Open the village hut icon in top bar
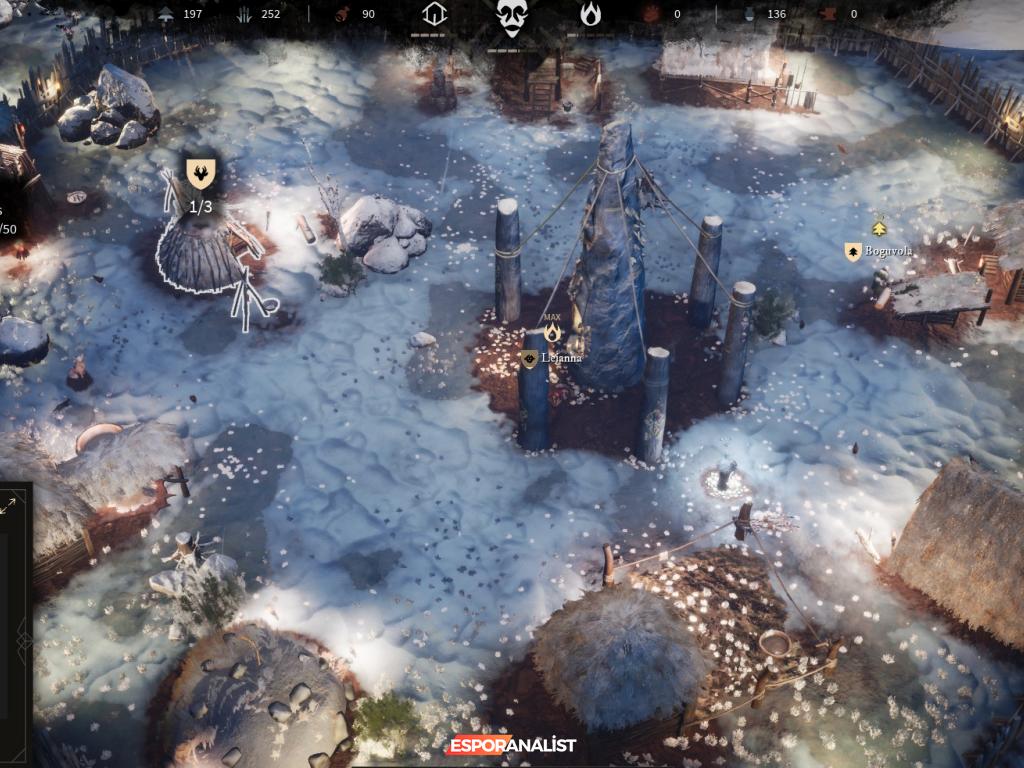This screenshot has width=1024, height=768. point(433,15)
